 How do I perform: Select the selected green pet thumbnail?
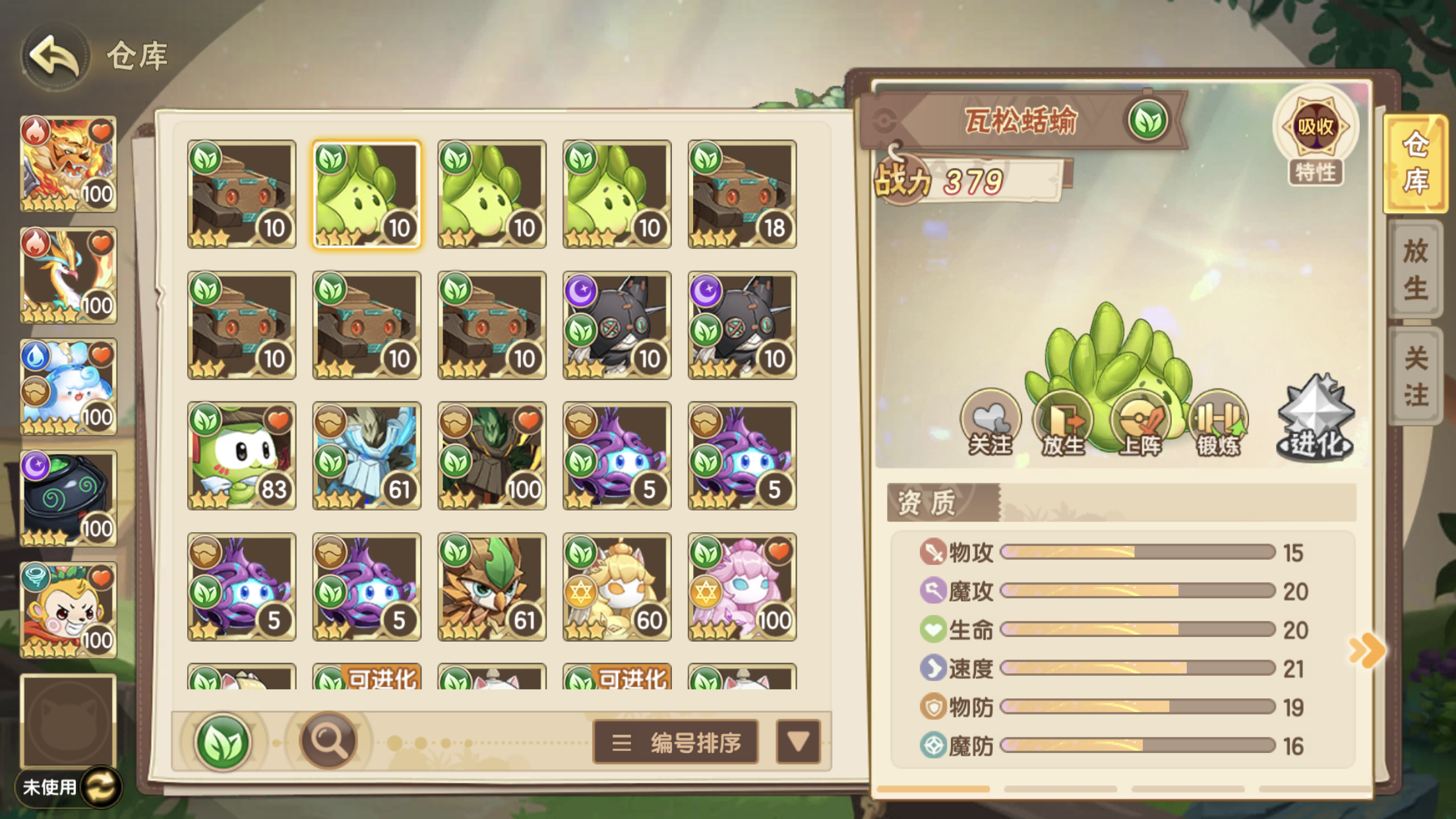367,193
